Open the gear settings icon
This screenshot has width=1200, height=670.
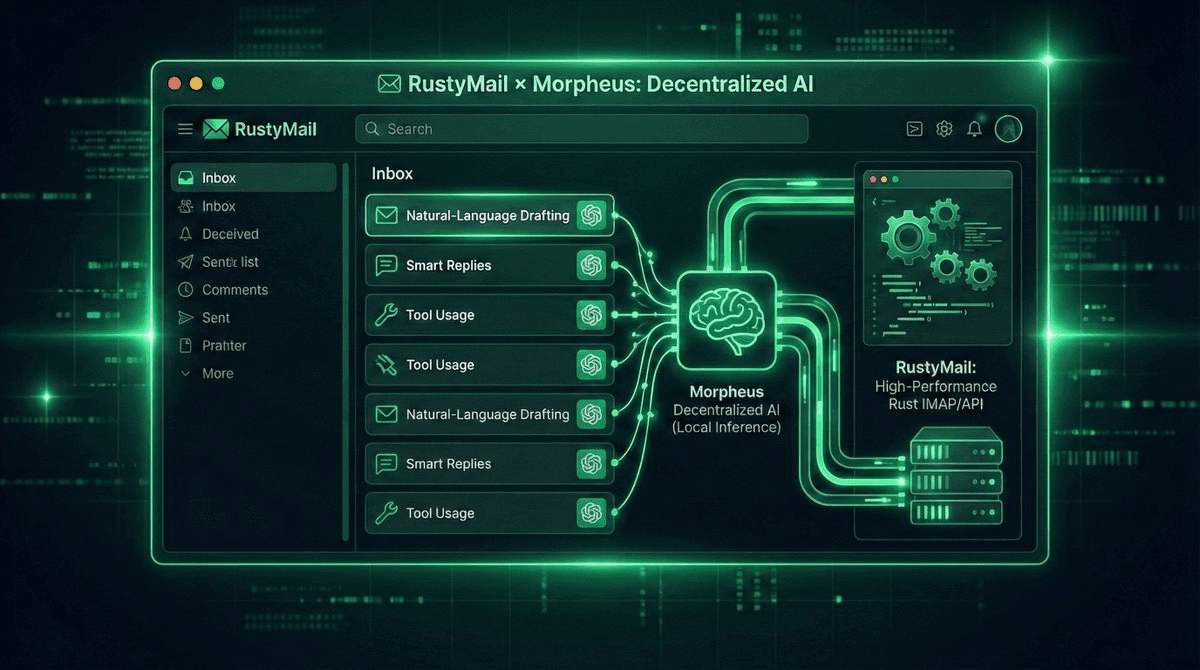944,129
